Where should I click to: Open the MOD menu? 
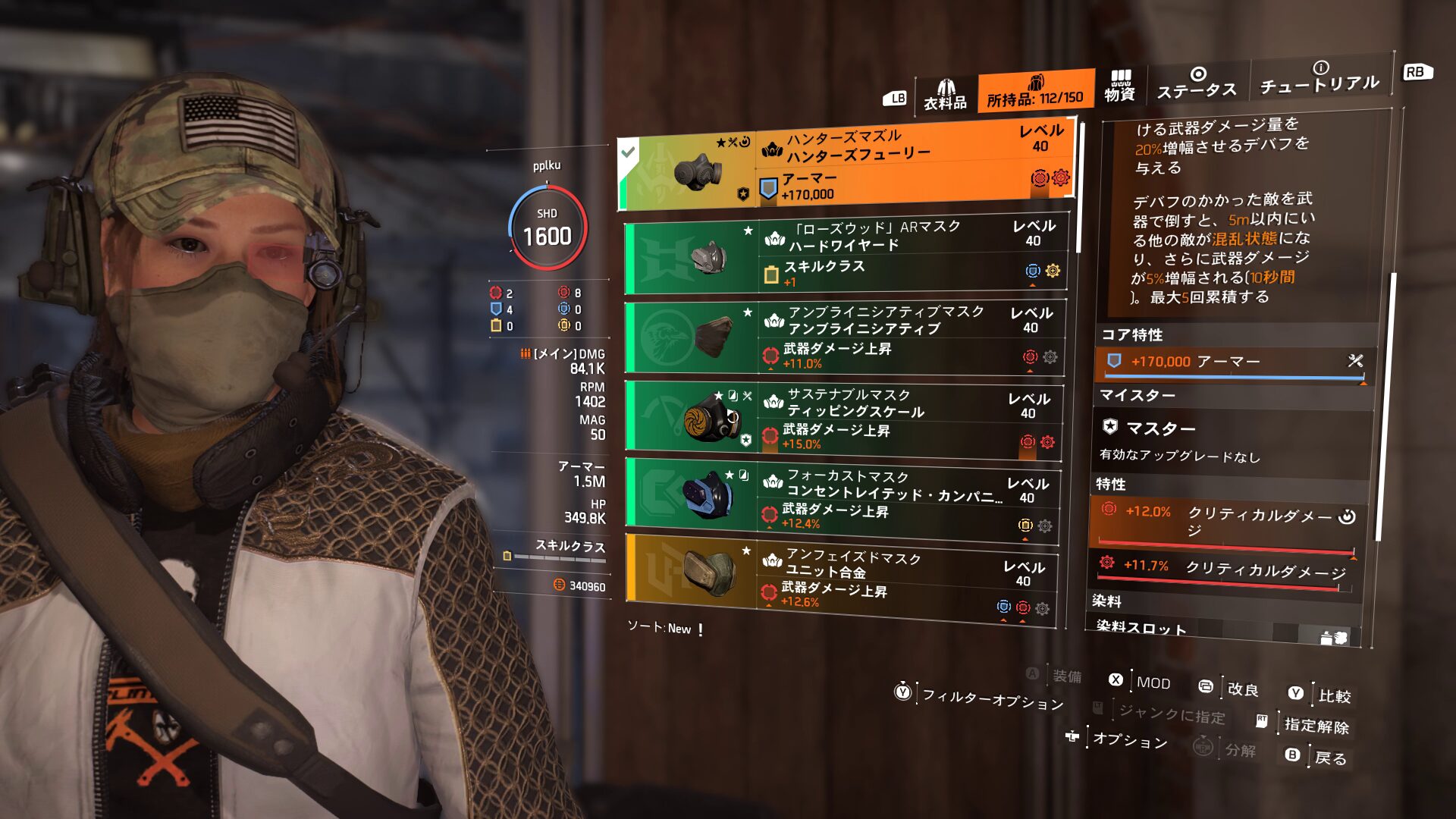[x=1153, y=682]
